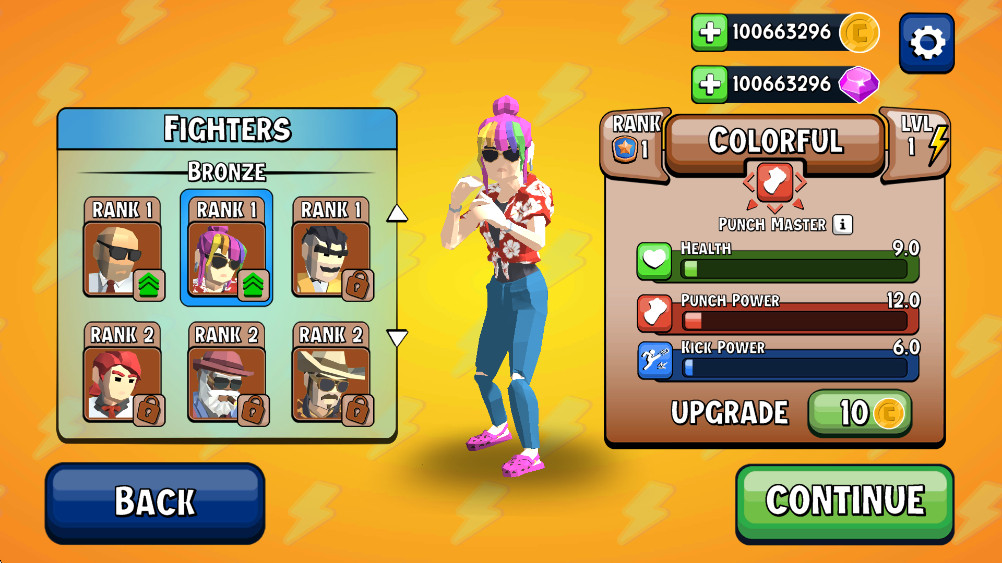Go back with the Back button

click(x=155, y=501)
